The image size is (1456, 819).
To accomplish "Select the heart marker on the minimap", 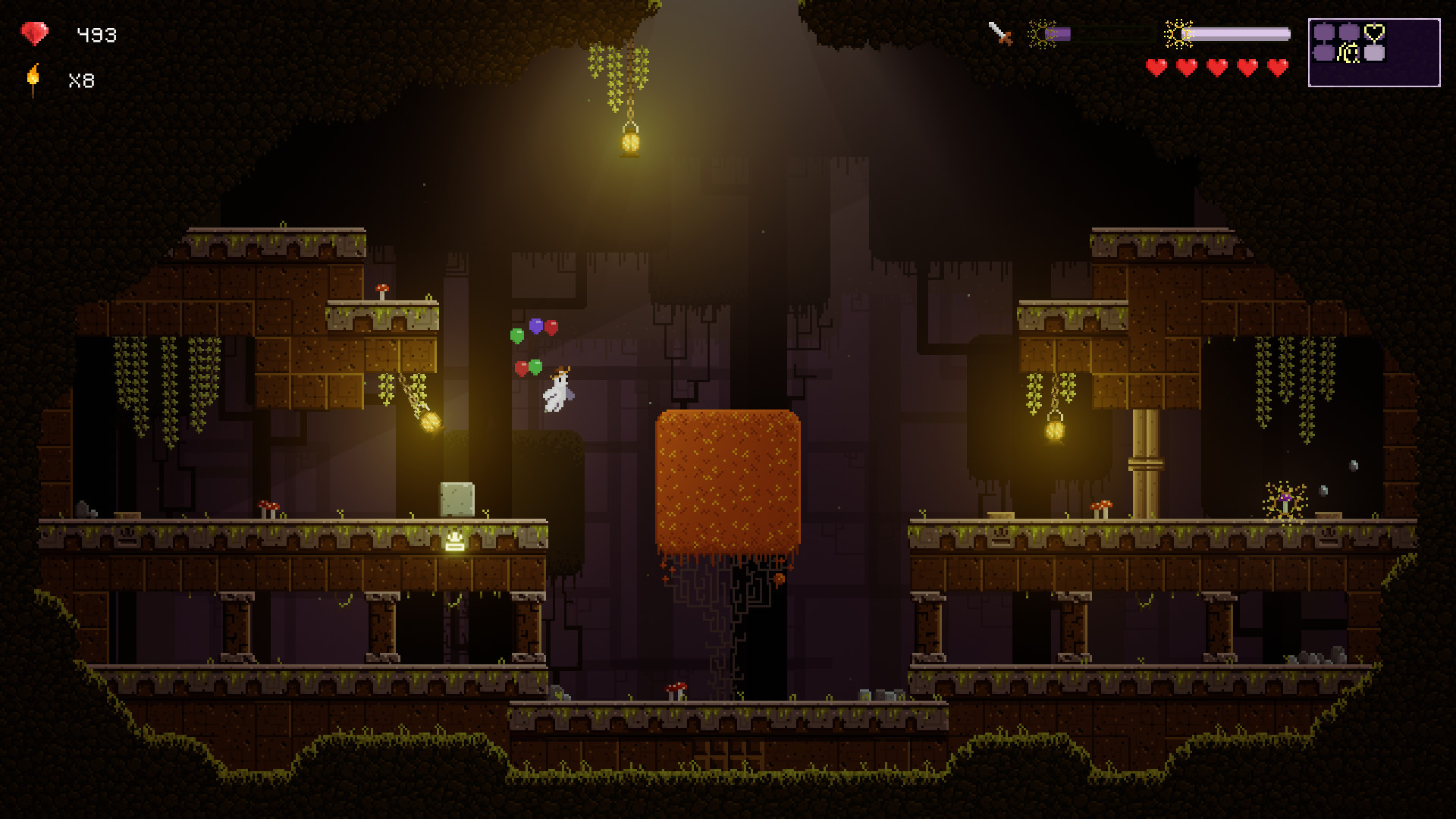I will [x=1374, y=33].
